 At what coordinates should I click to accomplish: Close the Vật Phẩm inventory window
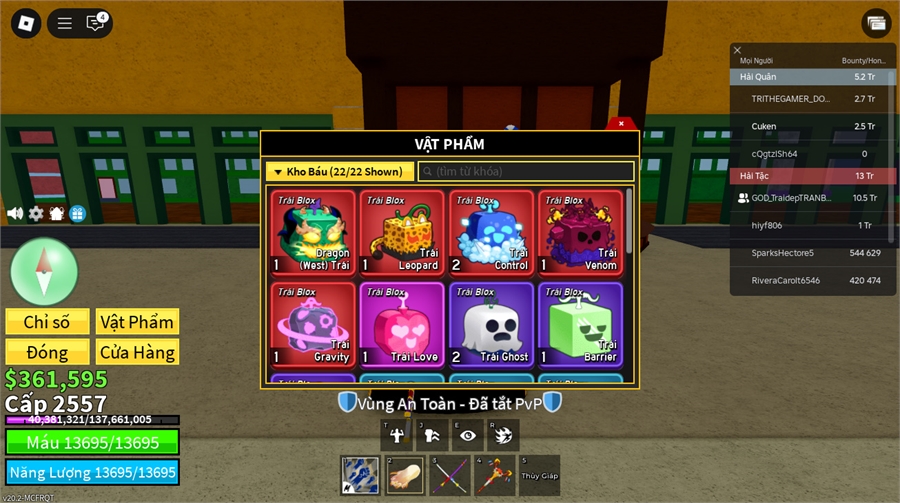click(x=621, y=124)
